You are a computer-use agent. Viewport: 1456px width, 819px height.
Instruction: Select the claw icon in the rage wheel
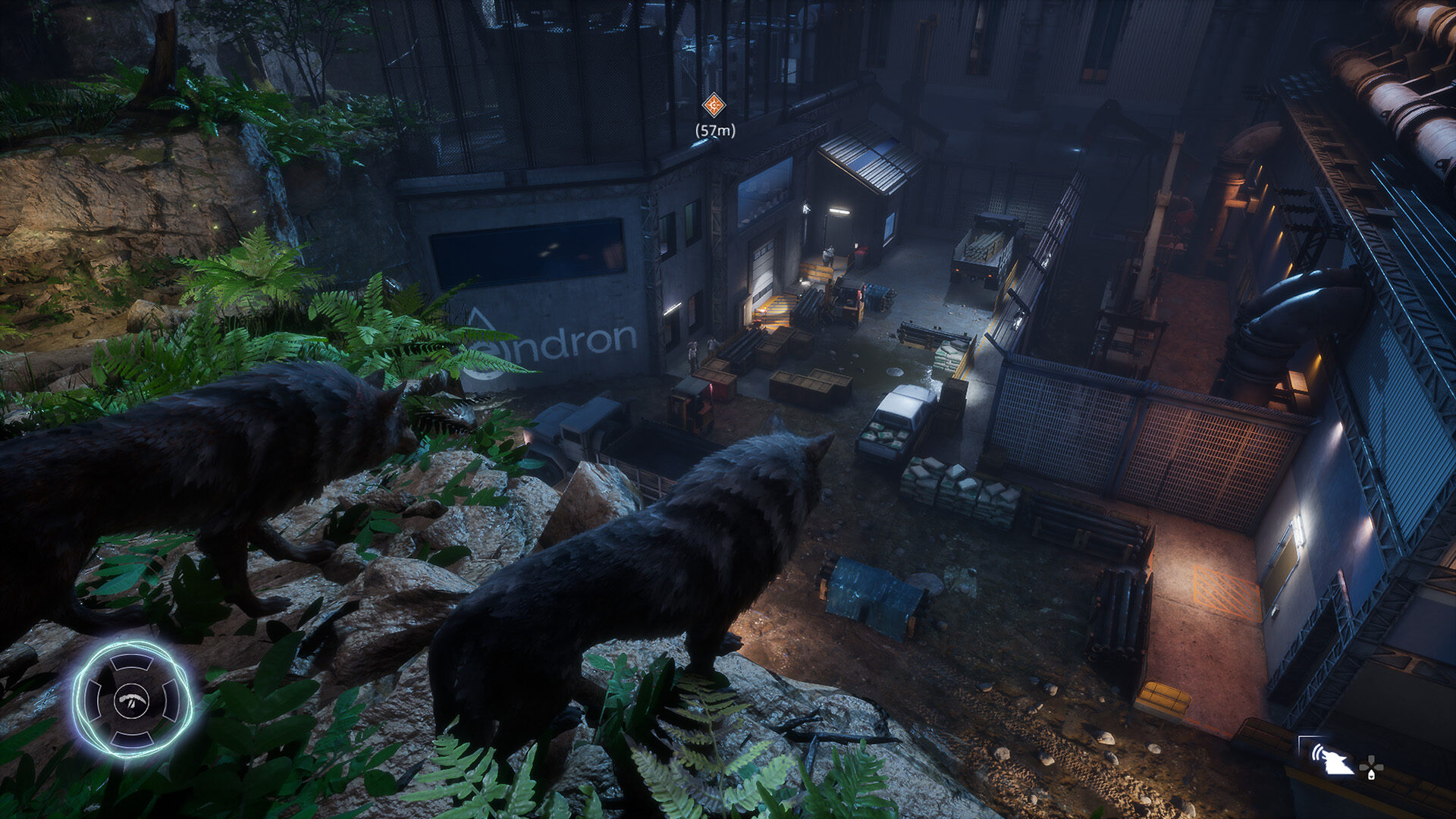133,699
